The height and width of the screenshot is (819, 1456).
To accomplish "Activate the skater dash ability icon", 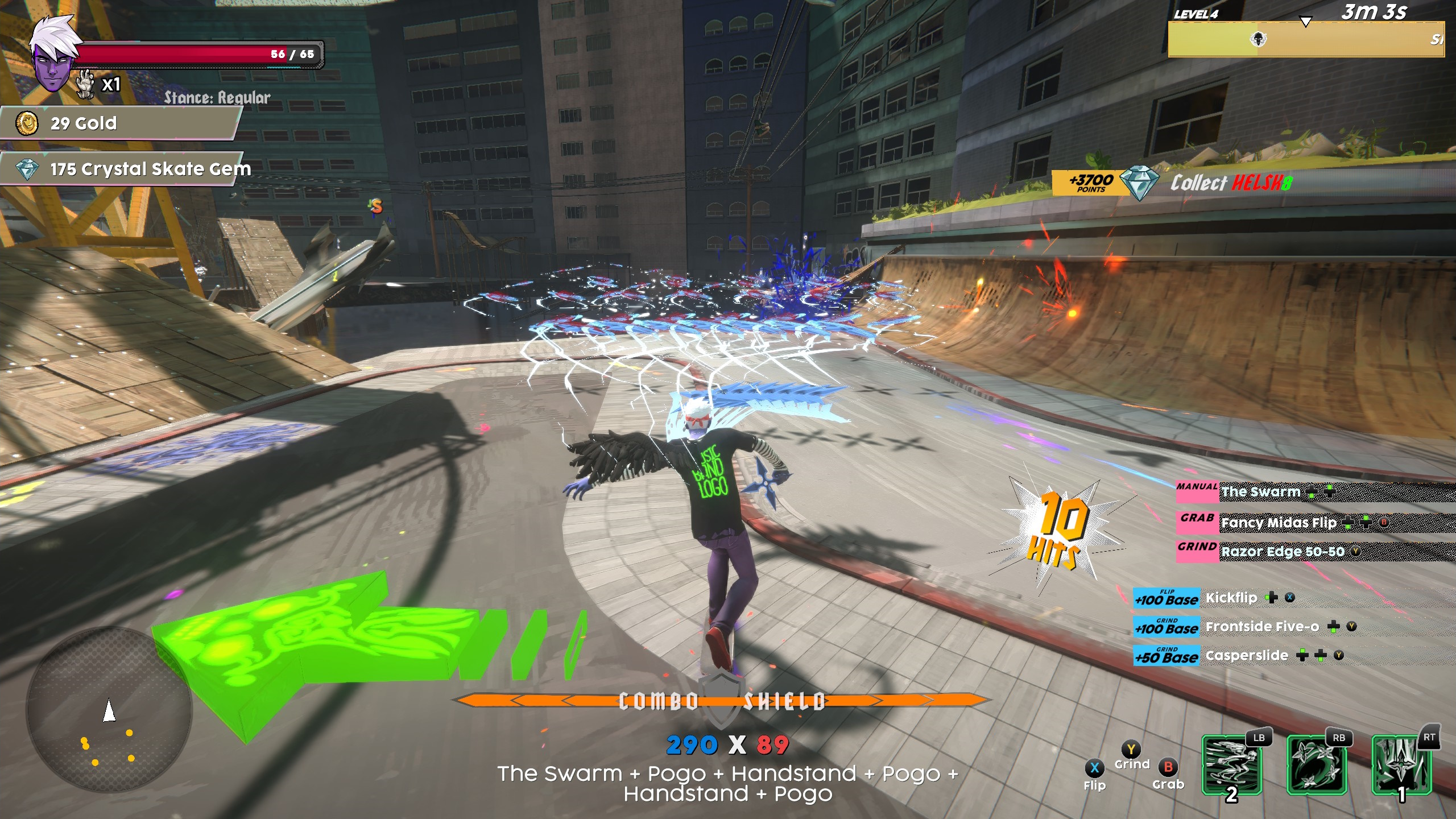I will point(1231,765).
